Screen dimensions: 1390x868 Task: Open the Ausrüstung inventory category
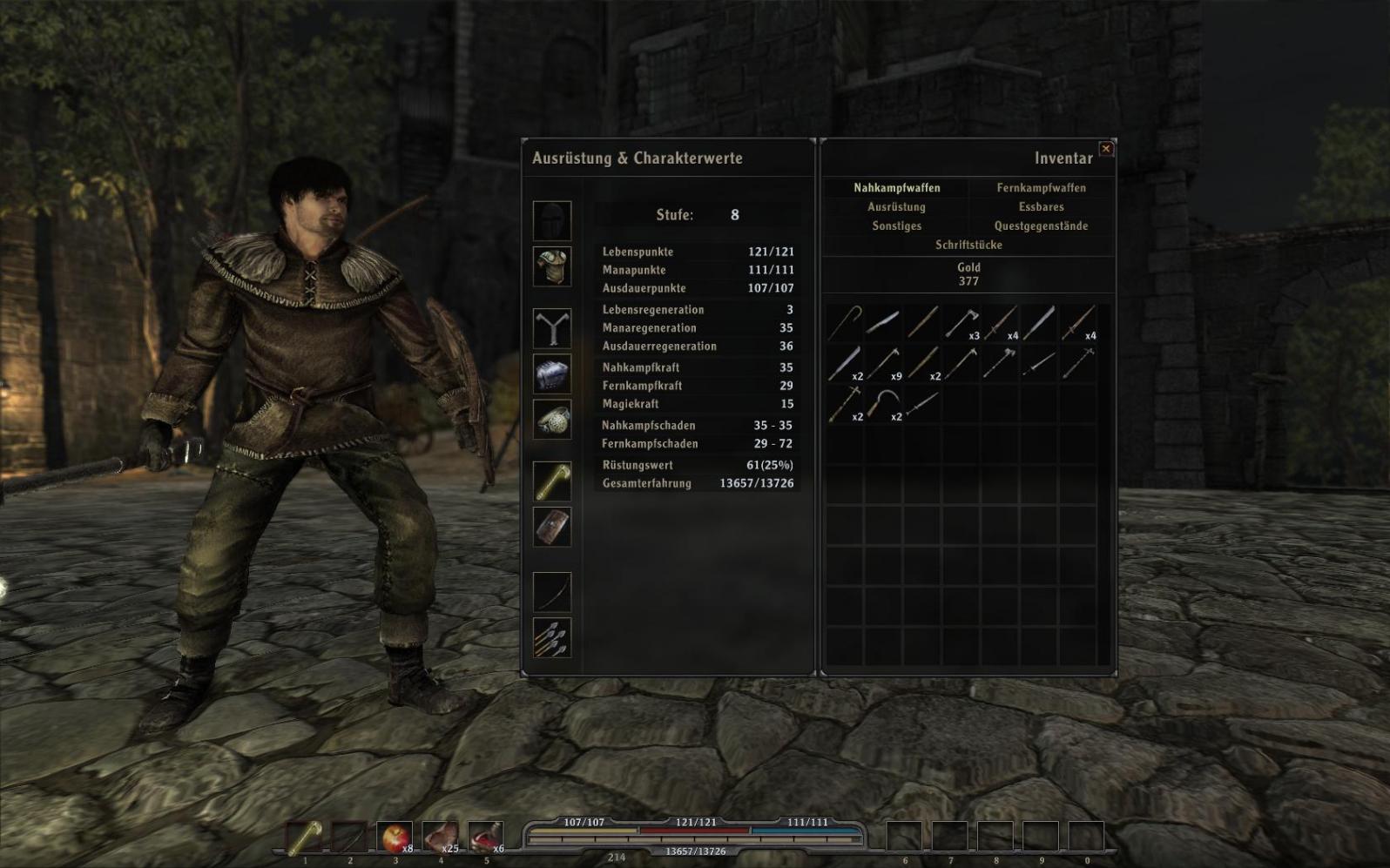(x=896, y=207)
